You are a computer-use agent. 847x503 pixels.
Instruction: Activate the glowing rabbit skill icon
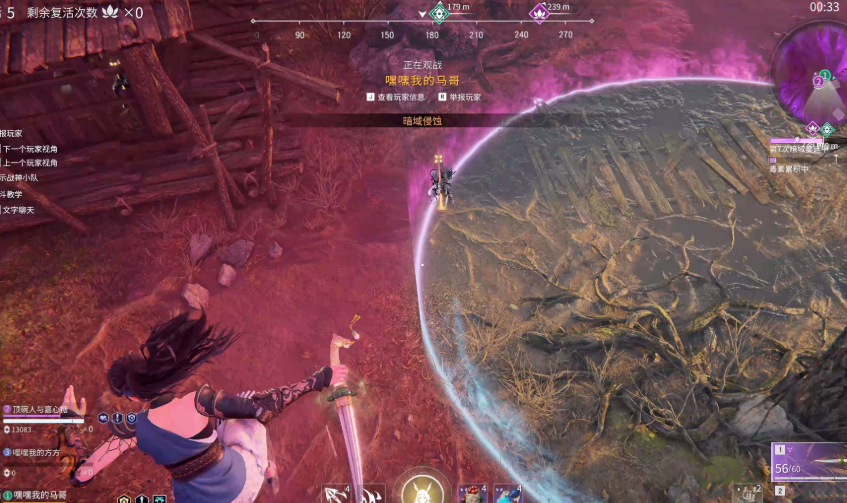point(422,490)
